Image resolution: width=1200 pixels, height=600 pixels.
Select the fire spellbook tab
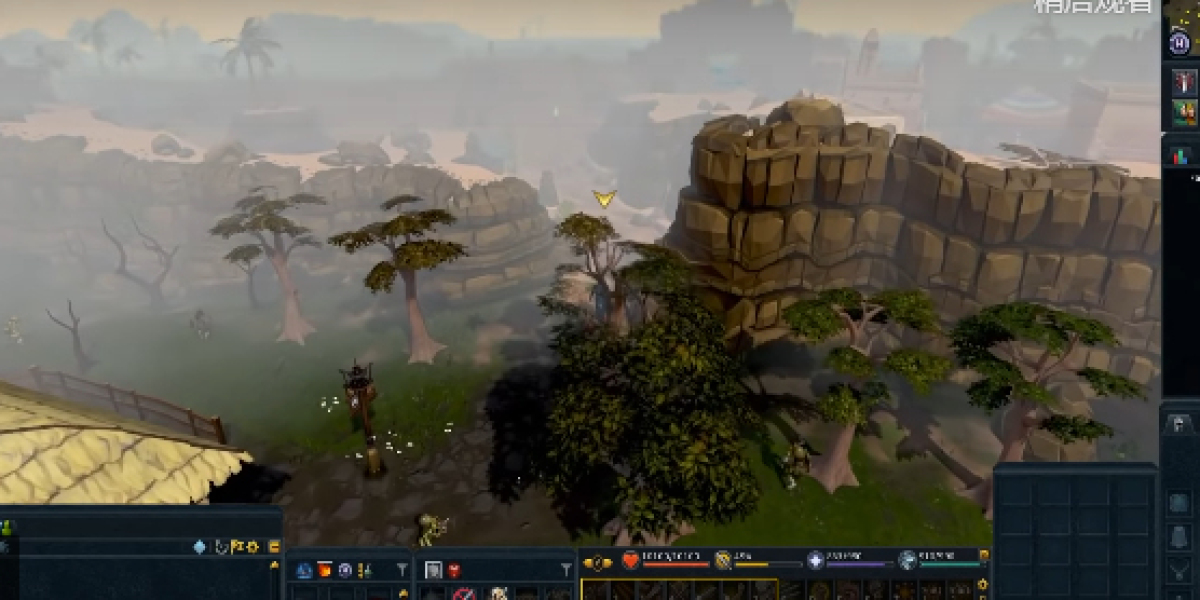(324, 570)
